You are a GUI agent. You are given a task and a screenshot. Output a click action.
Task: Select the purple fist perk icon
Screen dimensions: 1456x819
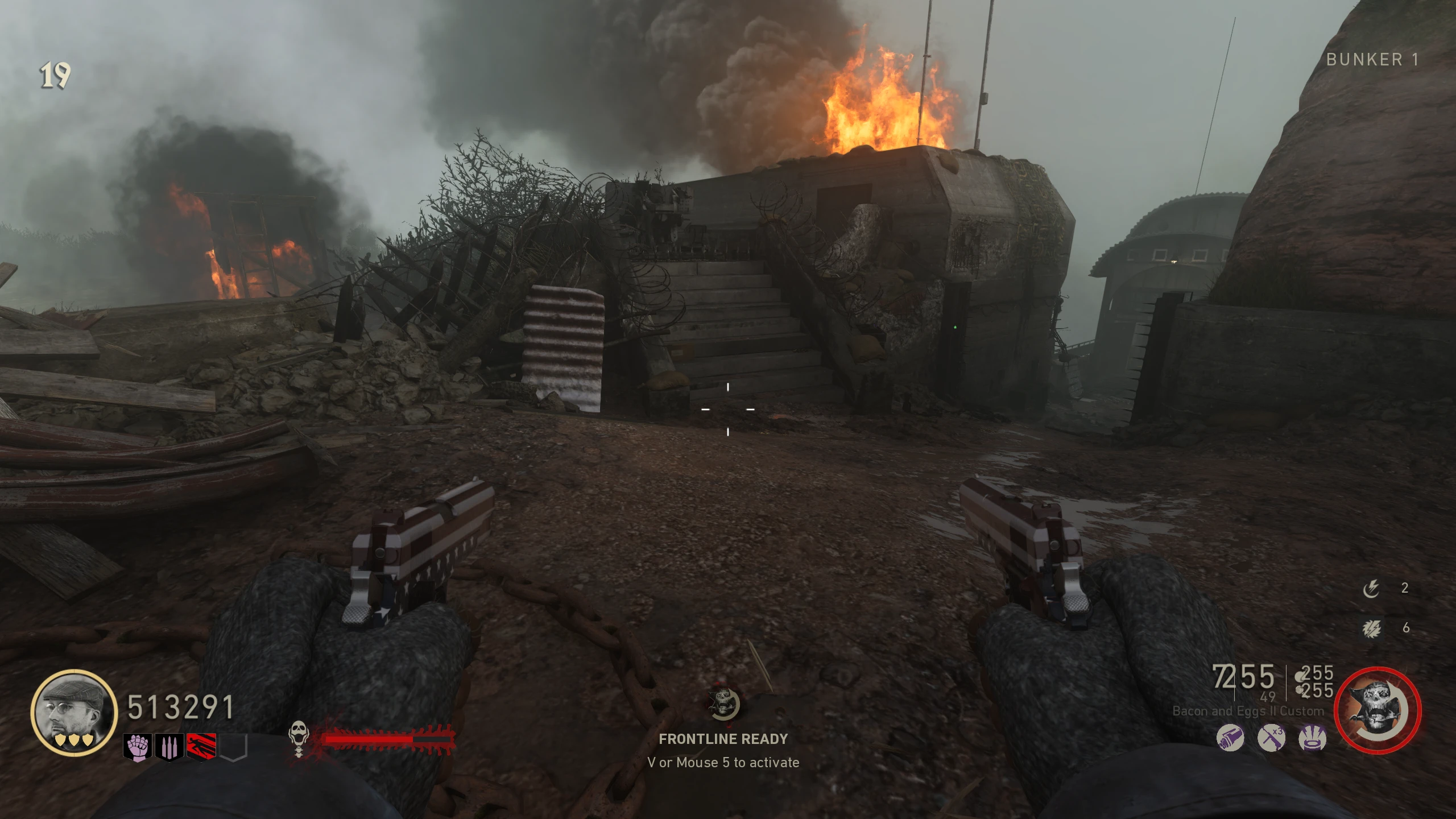tap(138, 746)
